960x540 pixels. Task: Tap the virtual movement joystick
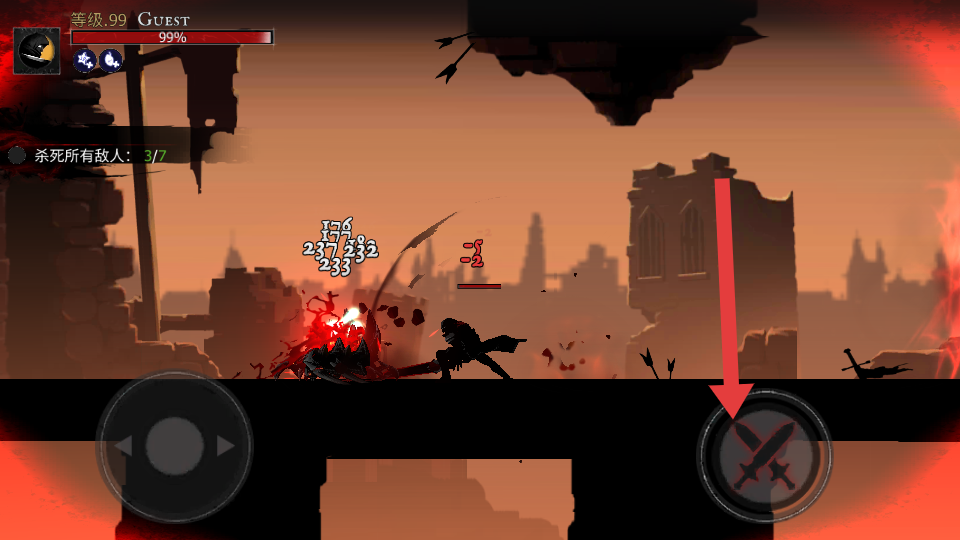[174, 445]
